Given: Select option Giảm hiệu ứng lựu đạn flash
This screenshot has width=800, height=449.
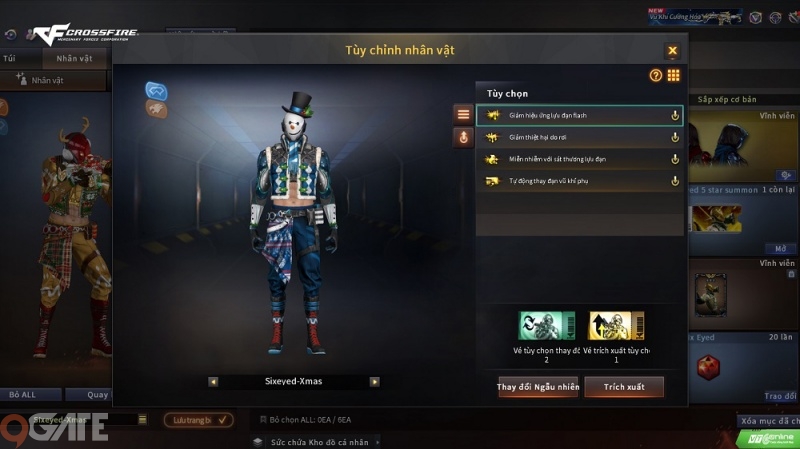Looking at the screenshot, I should coord(579,116).
